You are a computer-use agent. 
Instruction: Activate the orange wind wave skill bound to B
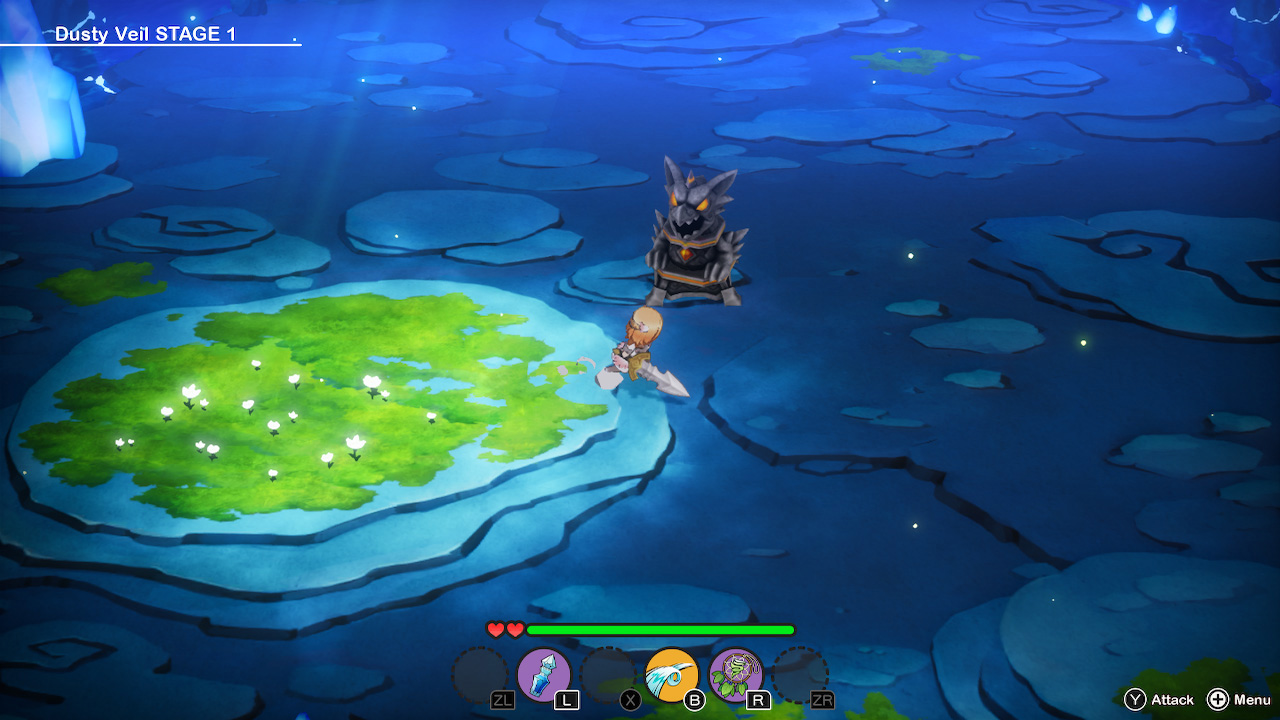coord(672,674)
